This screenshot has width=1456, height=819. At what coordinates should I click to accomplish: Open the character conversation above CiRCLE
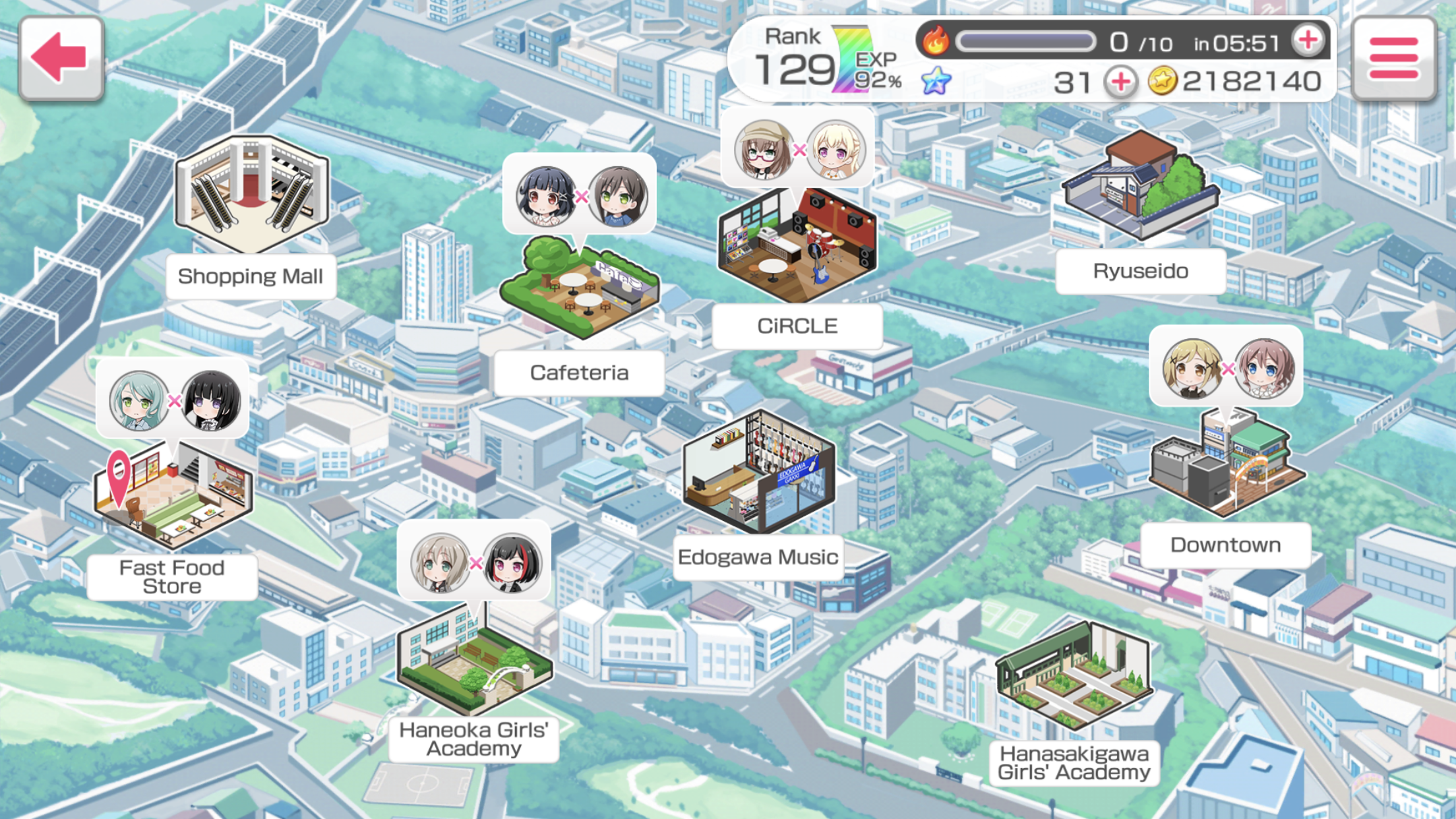(798, 149)
